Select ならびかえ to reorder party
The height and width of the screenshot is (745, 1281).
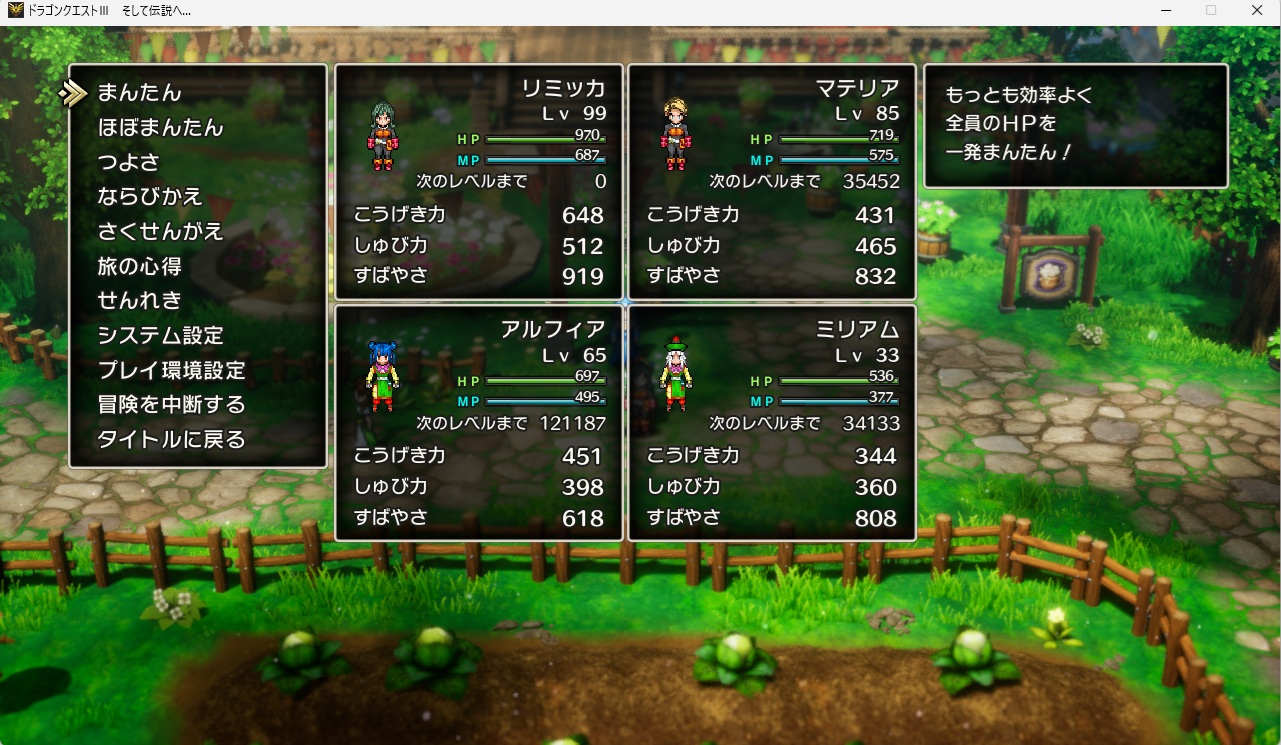coord(150,197)
